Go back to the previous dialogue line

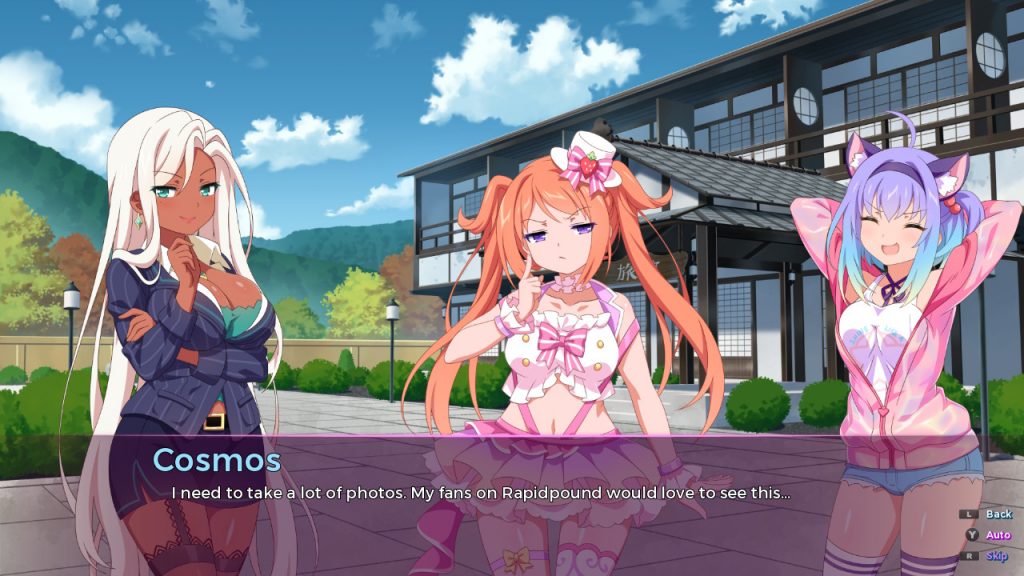tap(997, 514)
